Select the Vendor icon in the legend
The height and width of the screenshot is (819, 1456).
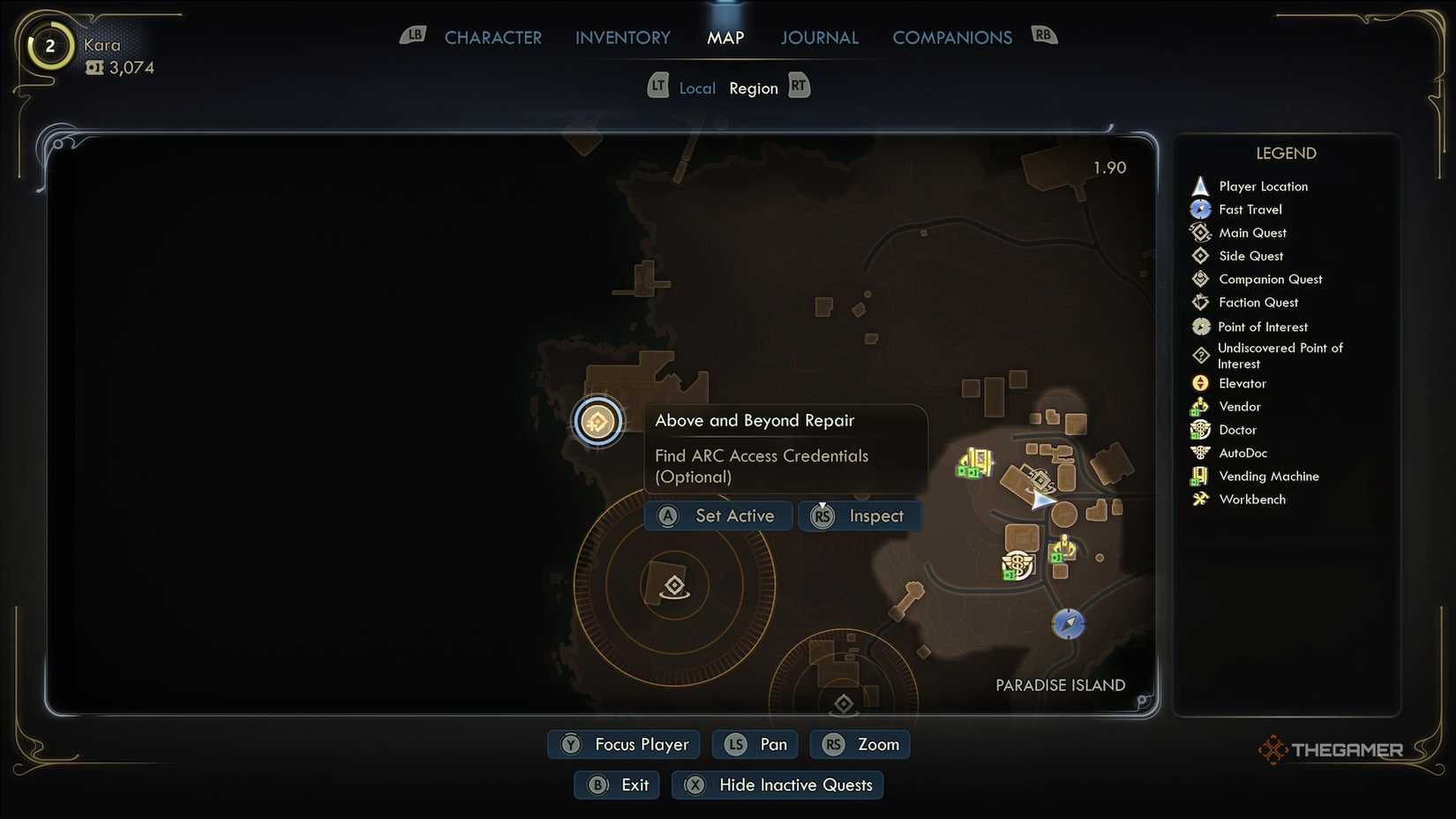point(1200,406)
